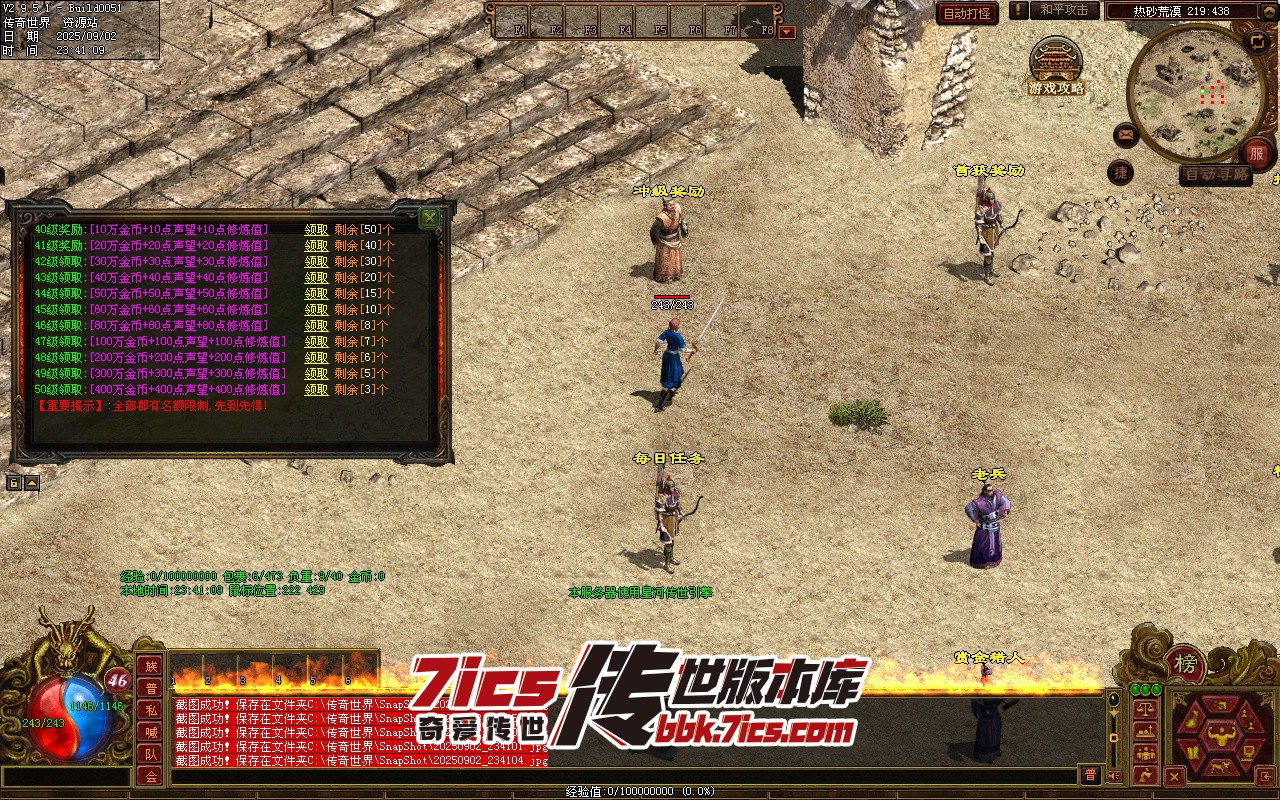Claim the level 50 reward via 领取

pos(316,389)
